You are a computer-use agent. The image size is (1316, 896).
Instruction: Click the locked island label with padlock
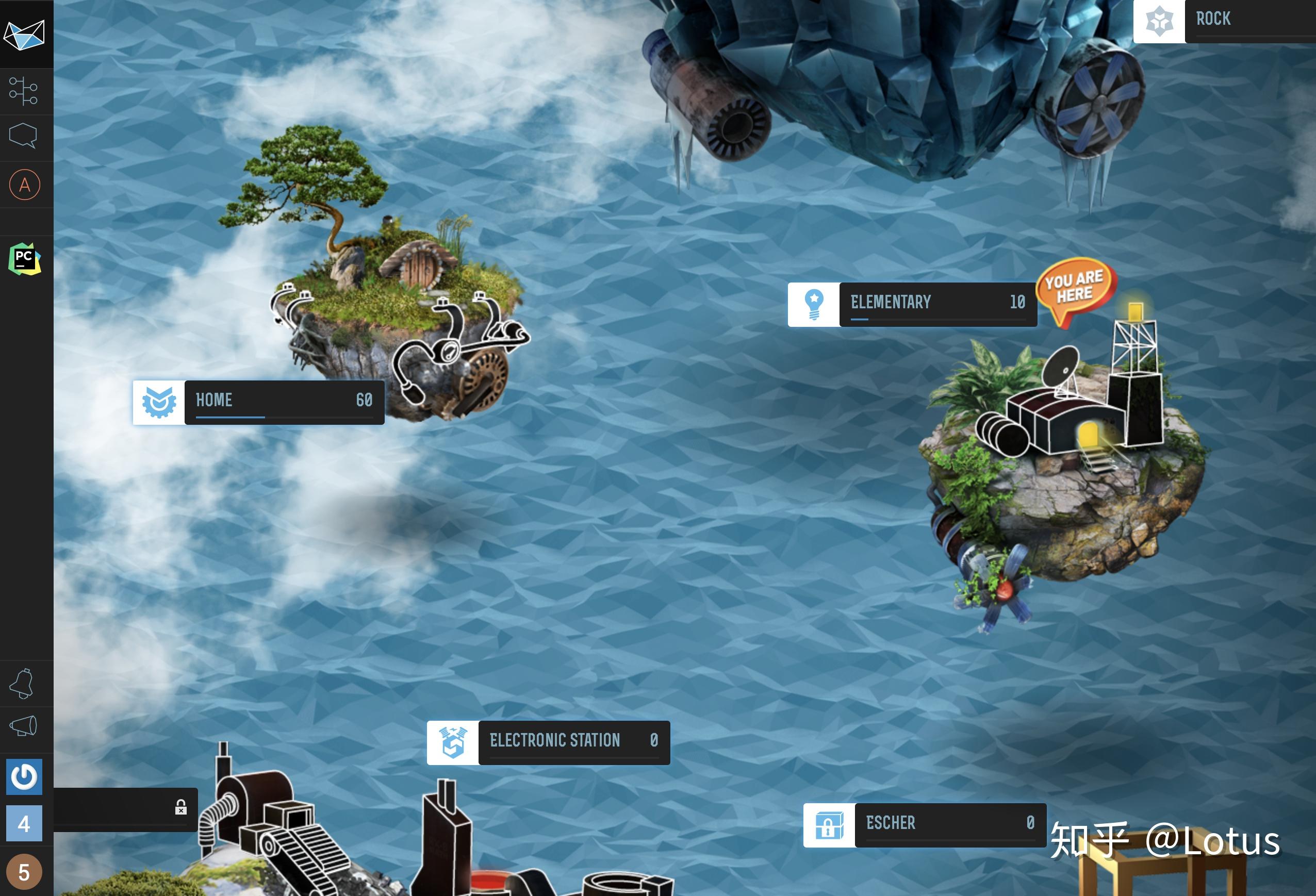tap(126, 808)
